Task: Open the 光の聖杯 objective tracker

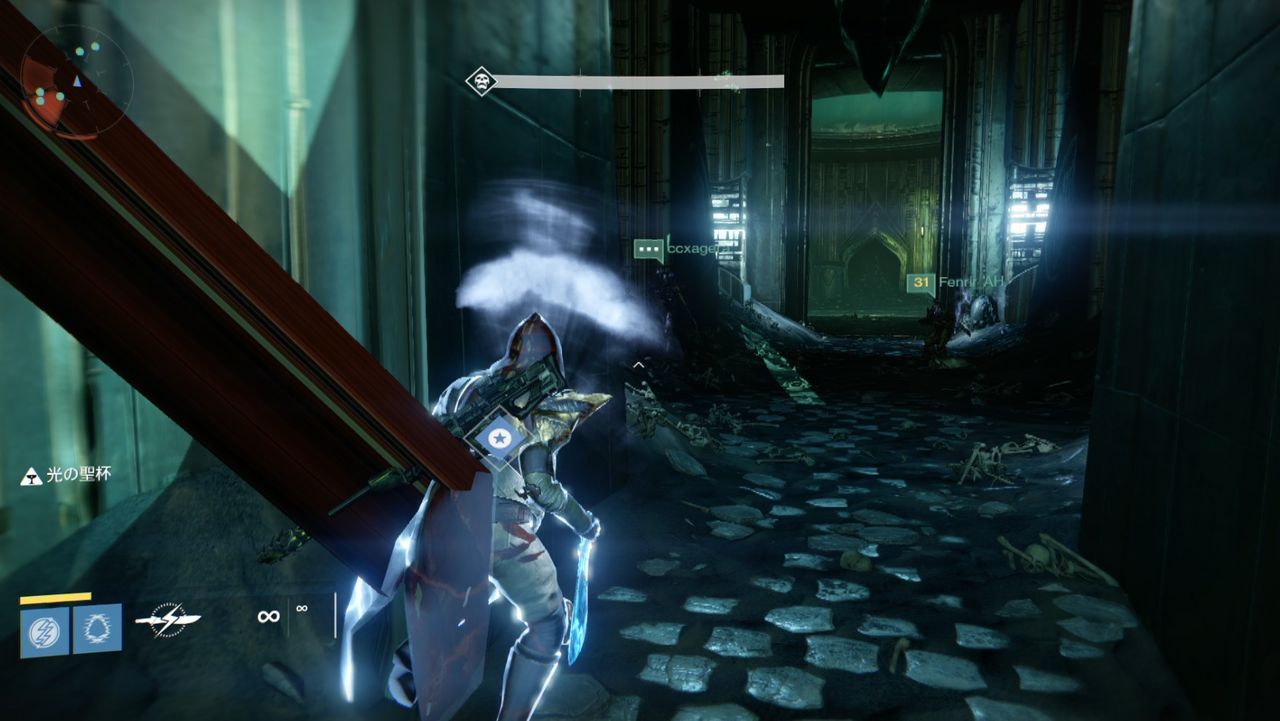Action: [x=66, y=475]
